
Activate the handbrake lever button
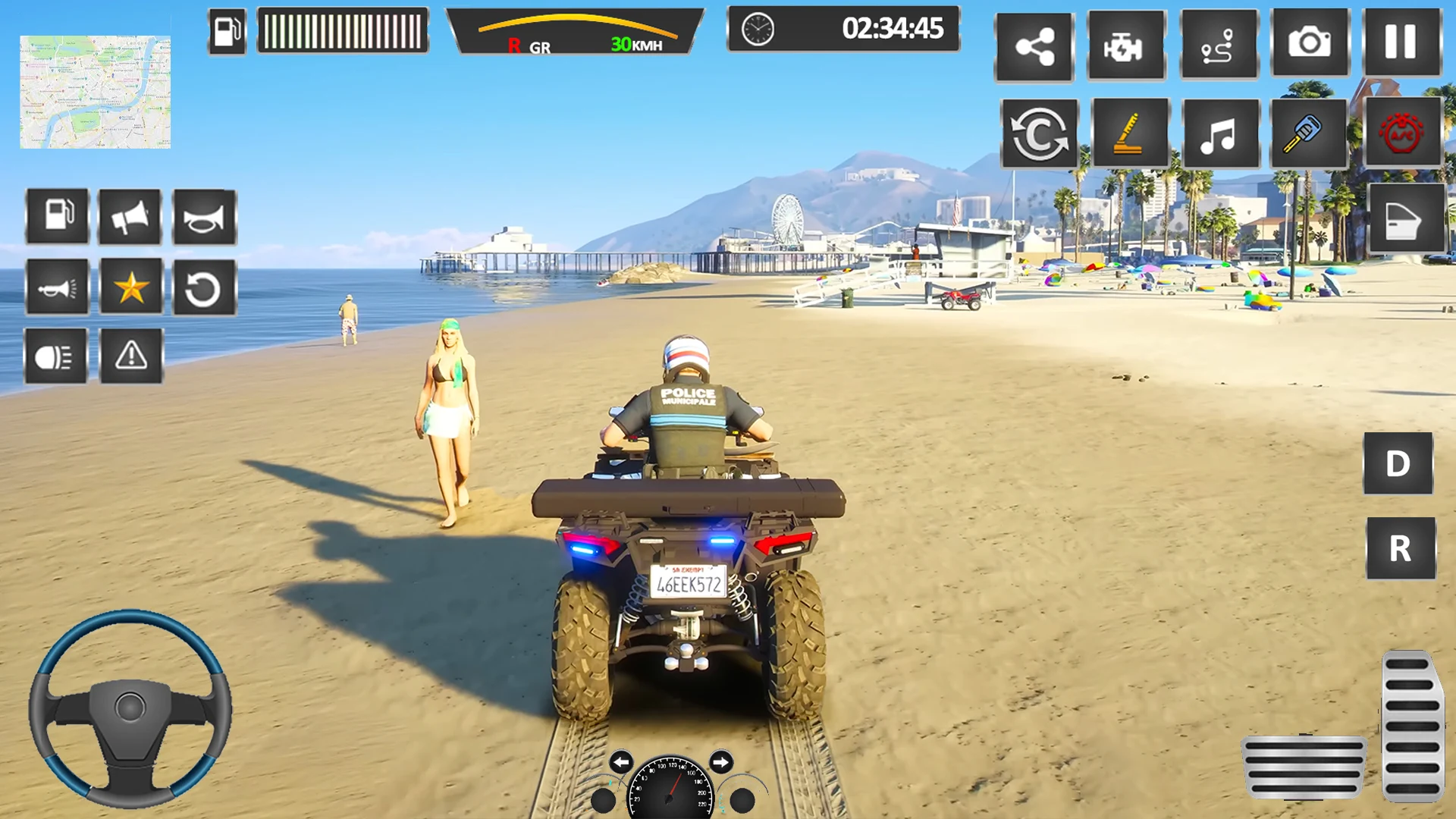click(x=1130, y=134)
